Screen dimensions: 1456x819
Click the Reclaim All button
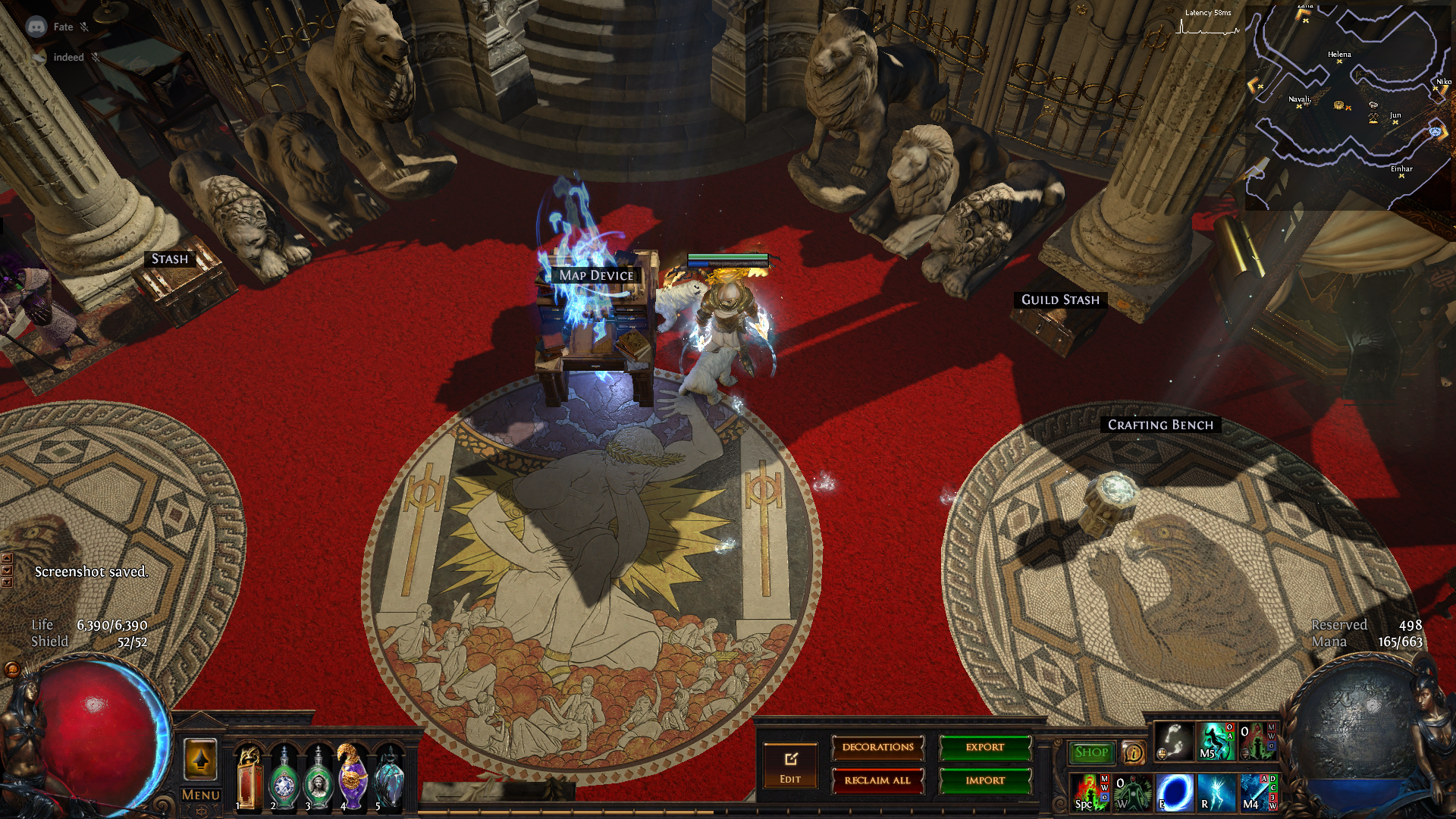(x=877, y=780)
